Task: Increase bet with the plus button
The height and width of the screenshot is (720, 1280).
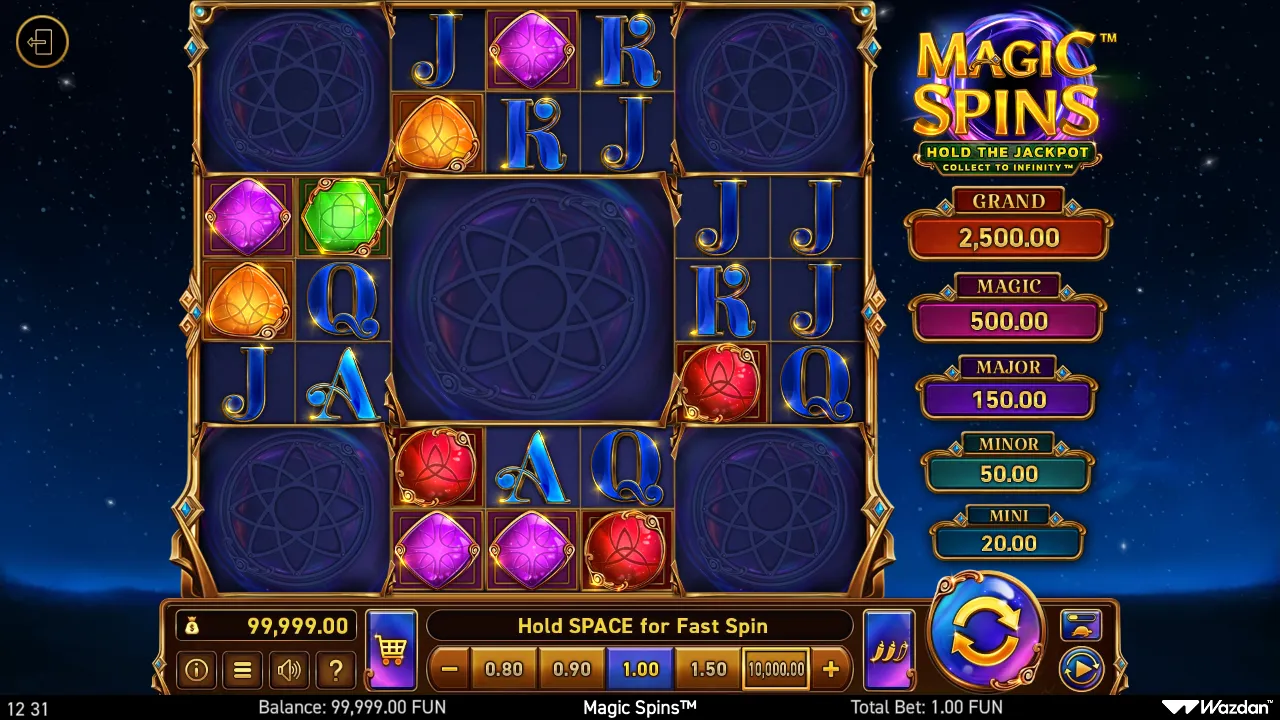Action: pyautogui.click(x=833, y=669)
